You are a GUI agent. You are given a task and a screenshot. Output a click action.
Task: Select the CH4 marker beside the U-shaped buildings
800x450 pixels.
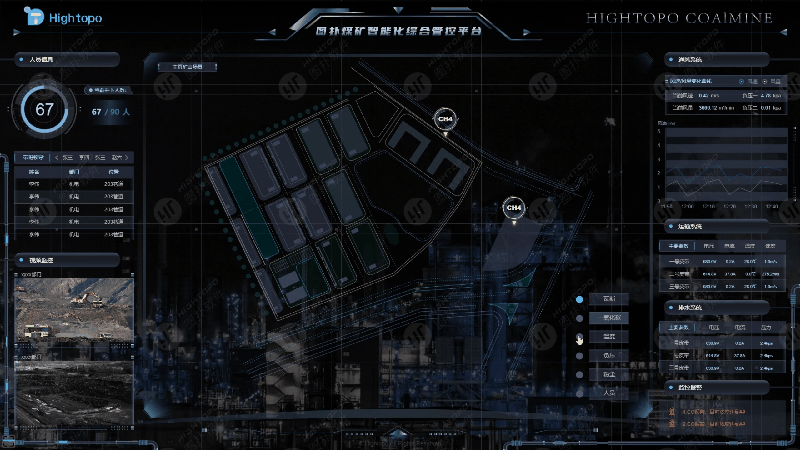click(445, 120)
